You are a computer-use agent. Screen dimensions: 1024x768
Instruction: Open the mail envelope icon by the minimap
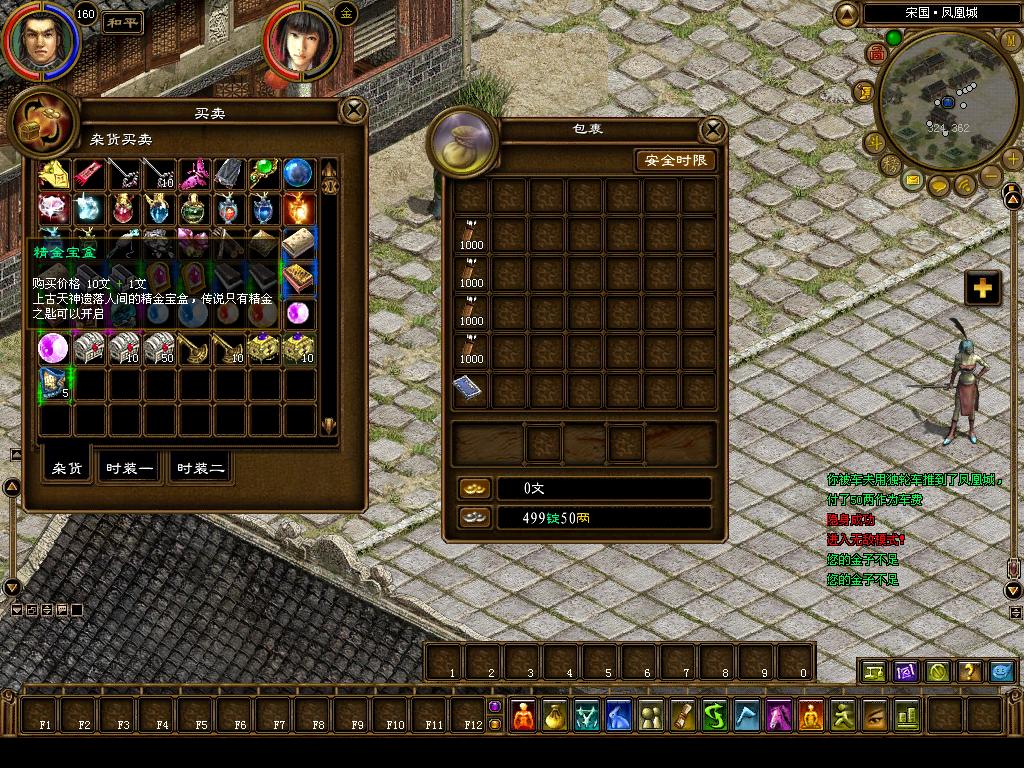pyautogui.click(x=913, y=181)
